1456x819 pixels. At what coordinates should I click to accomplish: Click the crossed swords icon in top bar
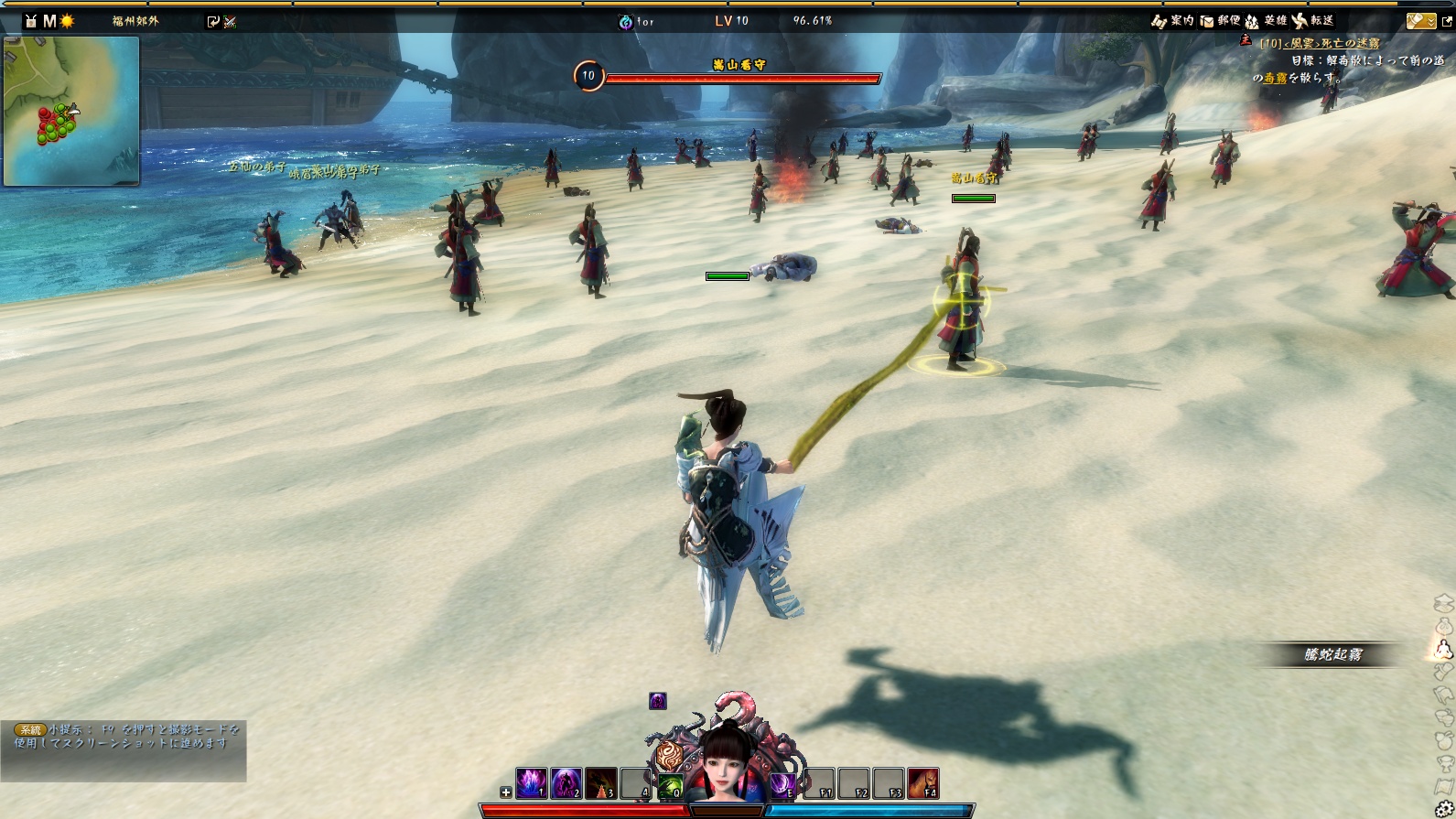[230, 21]
